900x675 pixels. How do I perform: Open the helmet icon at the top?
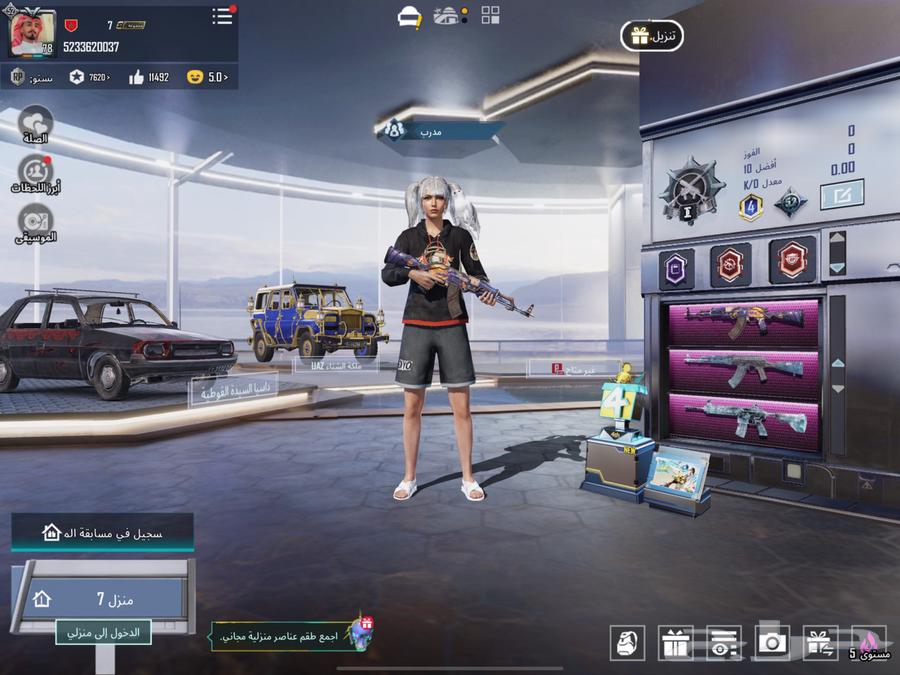[408, 16]
